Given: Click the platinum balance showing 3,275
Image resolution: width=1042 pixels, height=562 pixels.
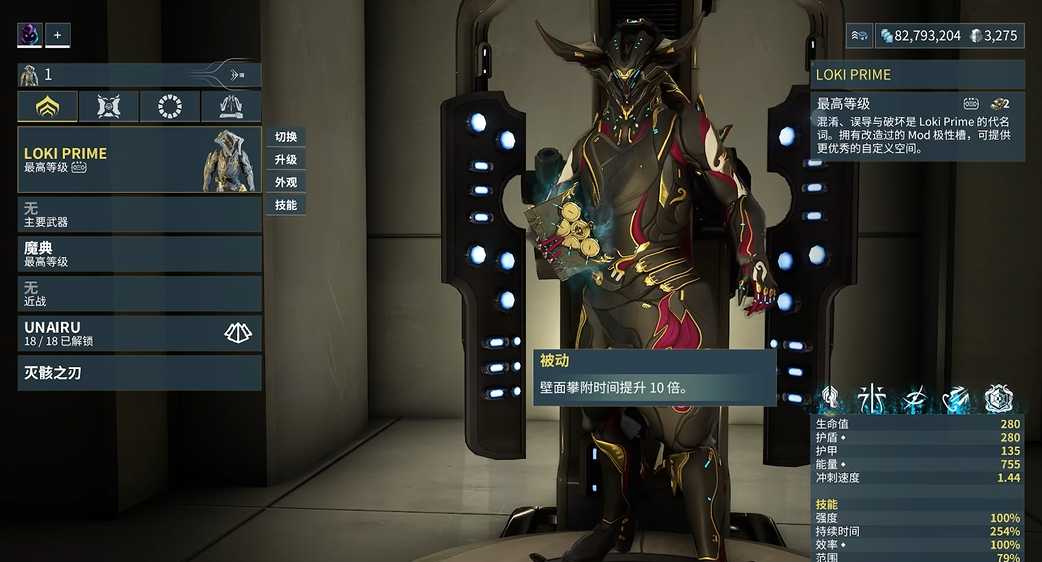Looking at the screenshot, I should point(995,36).
